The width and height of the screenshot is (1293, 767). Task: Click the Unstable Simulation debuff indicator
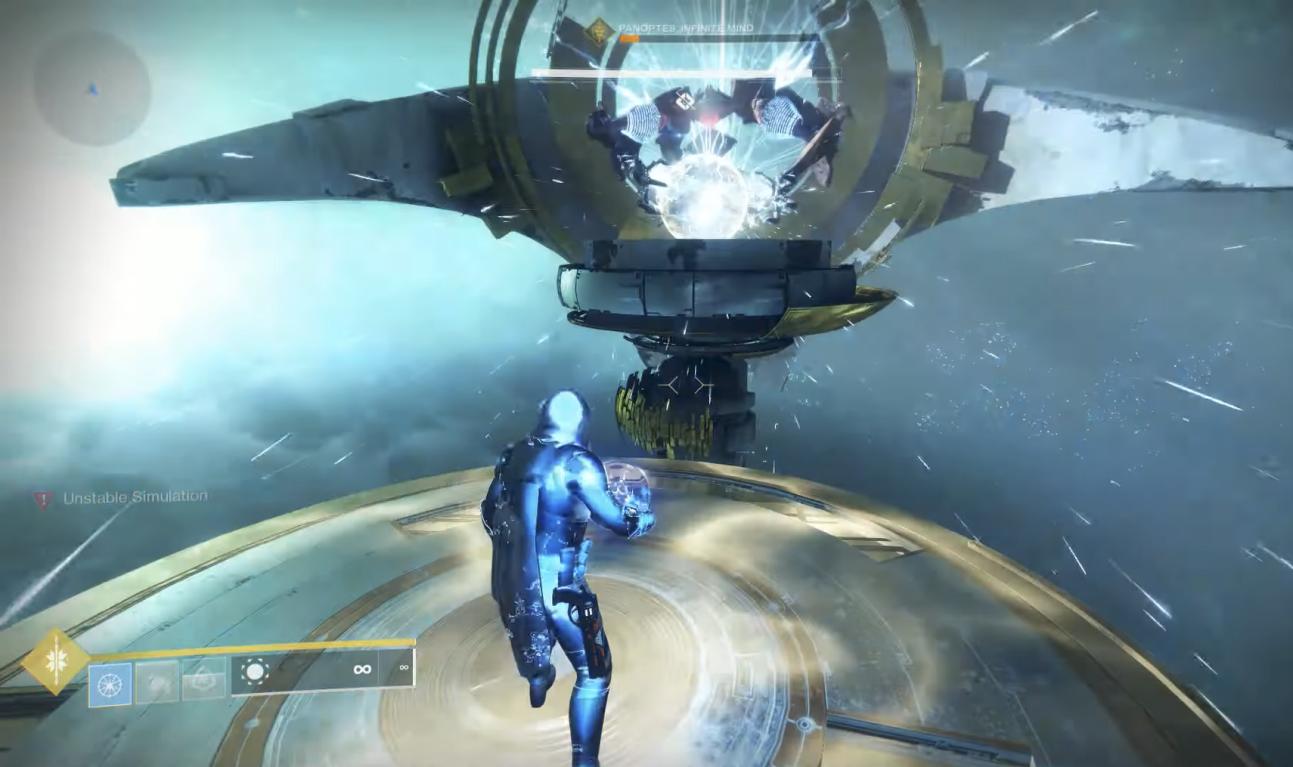[43, 498]
